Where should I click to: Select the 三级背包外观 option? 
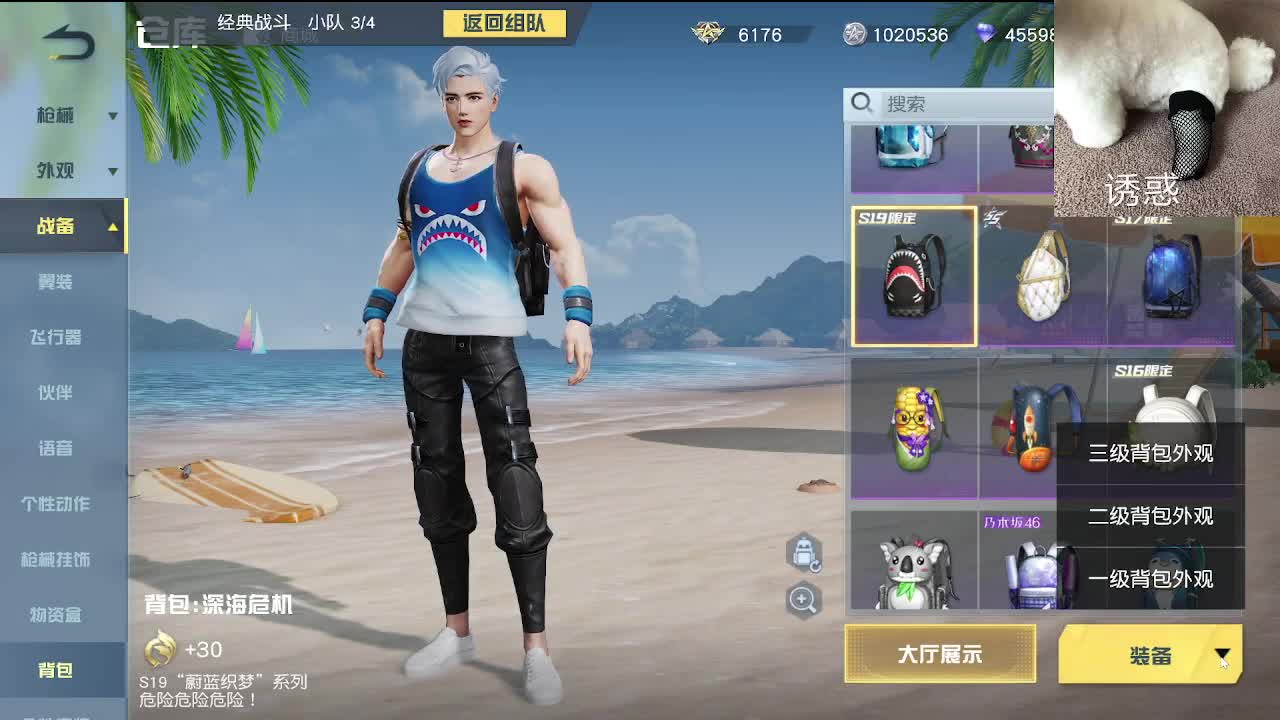point(1150,454)
